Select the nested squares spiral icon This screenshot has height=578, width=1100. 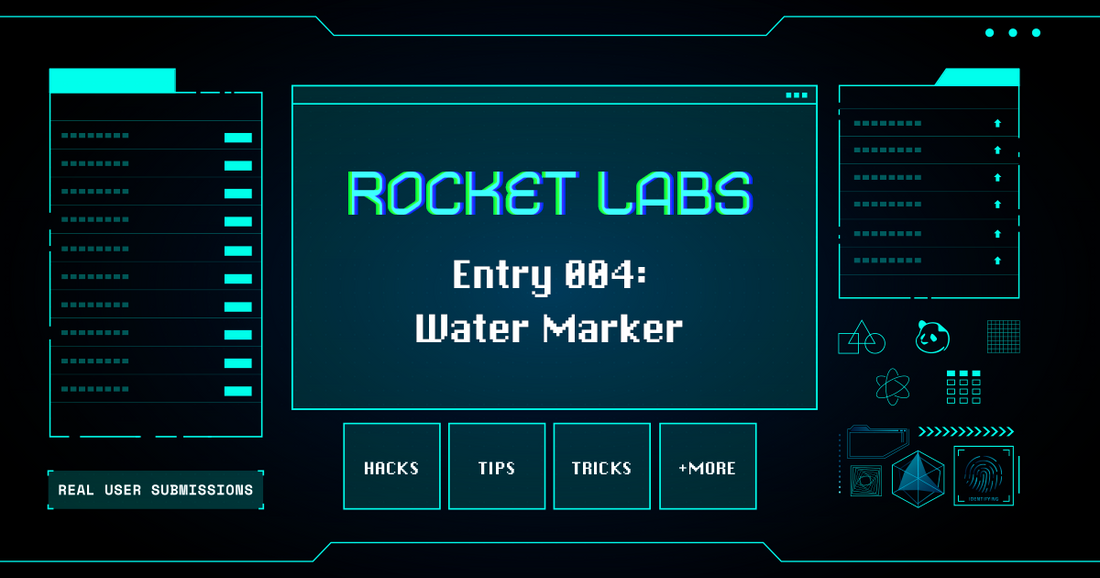864,481
